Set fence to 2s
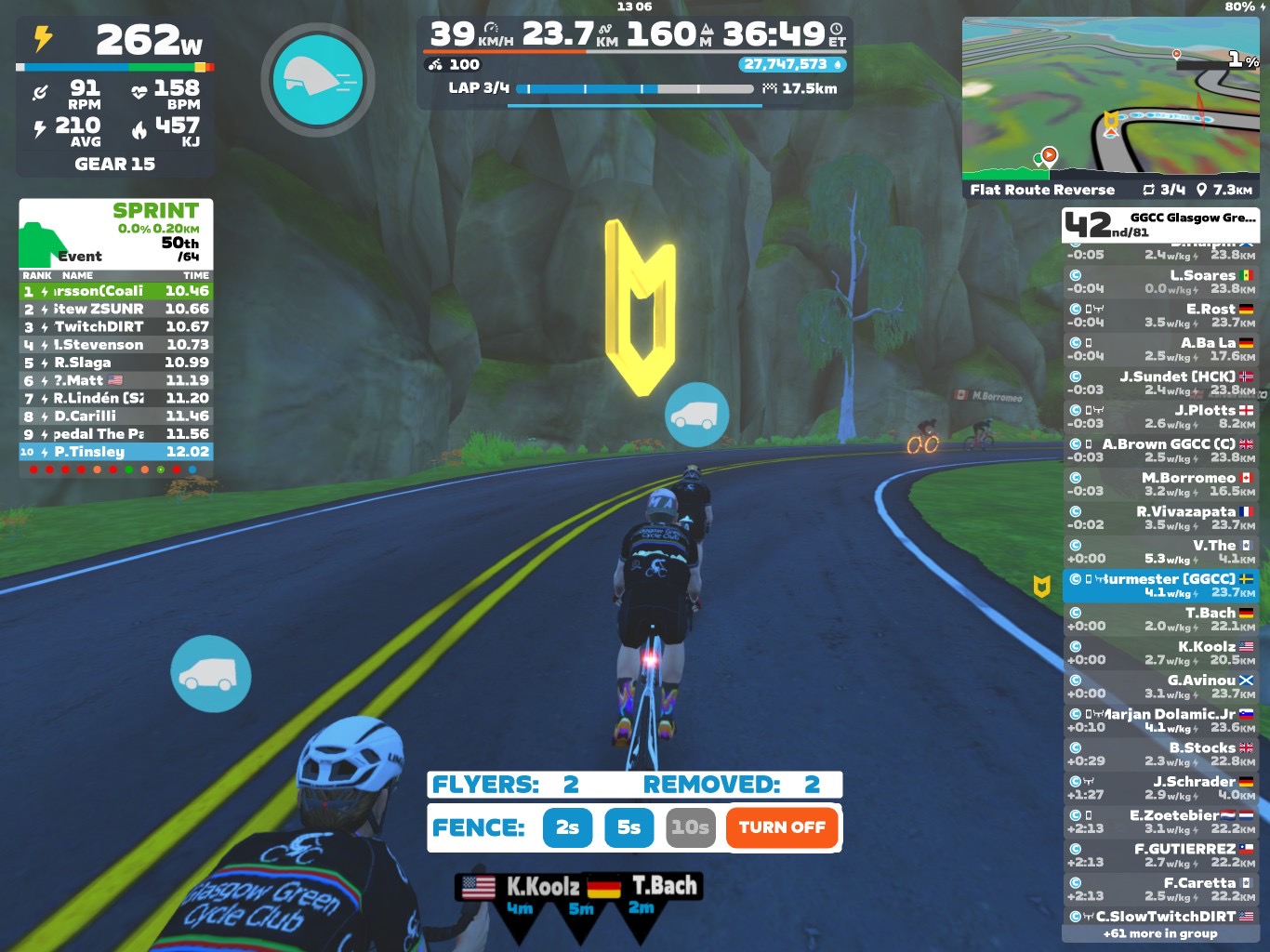1270x952 pixels. [567, 827]
